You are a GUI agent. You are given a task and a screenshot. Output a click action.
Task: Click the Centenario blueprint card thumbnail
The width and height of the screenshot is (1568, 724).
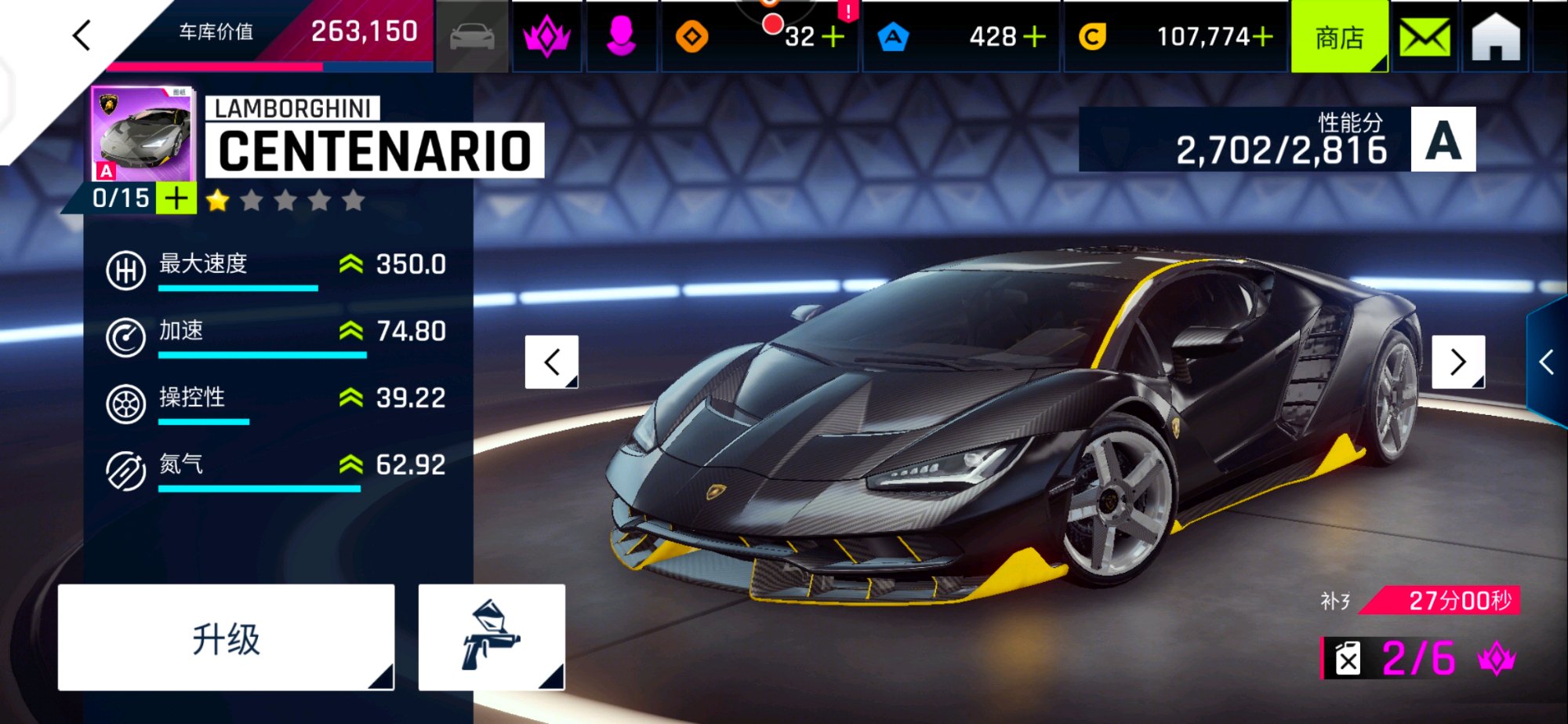point(142,133)
